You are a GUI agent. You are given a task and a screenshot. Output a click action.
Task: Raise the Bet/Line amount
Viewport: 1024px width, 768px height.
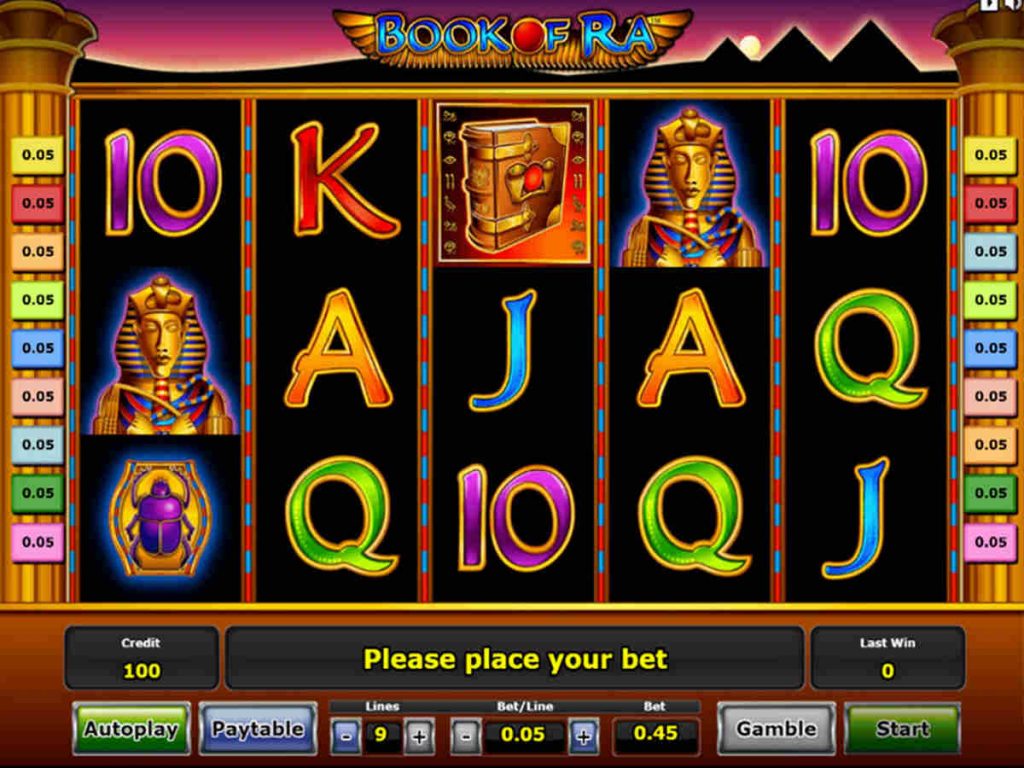click(583, 738)
